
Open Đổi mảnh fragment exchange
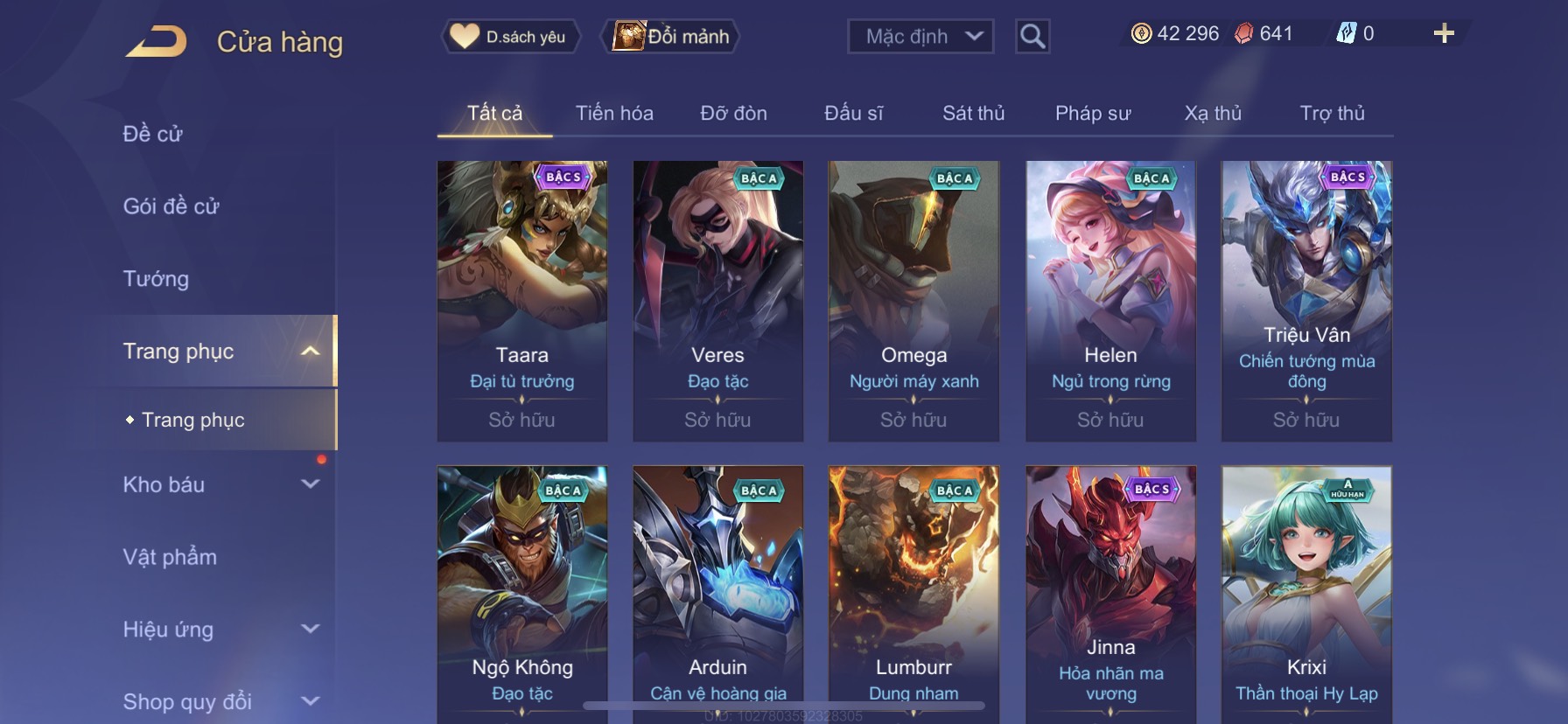click(670, 37)
